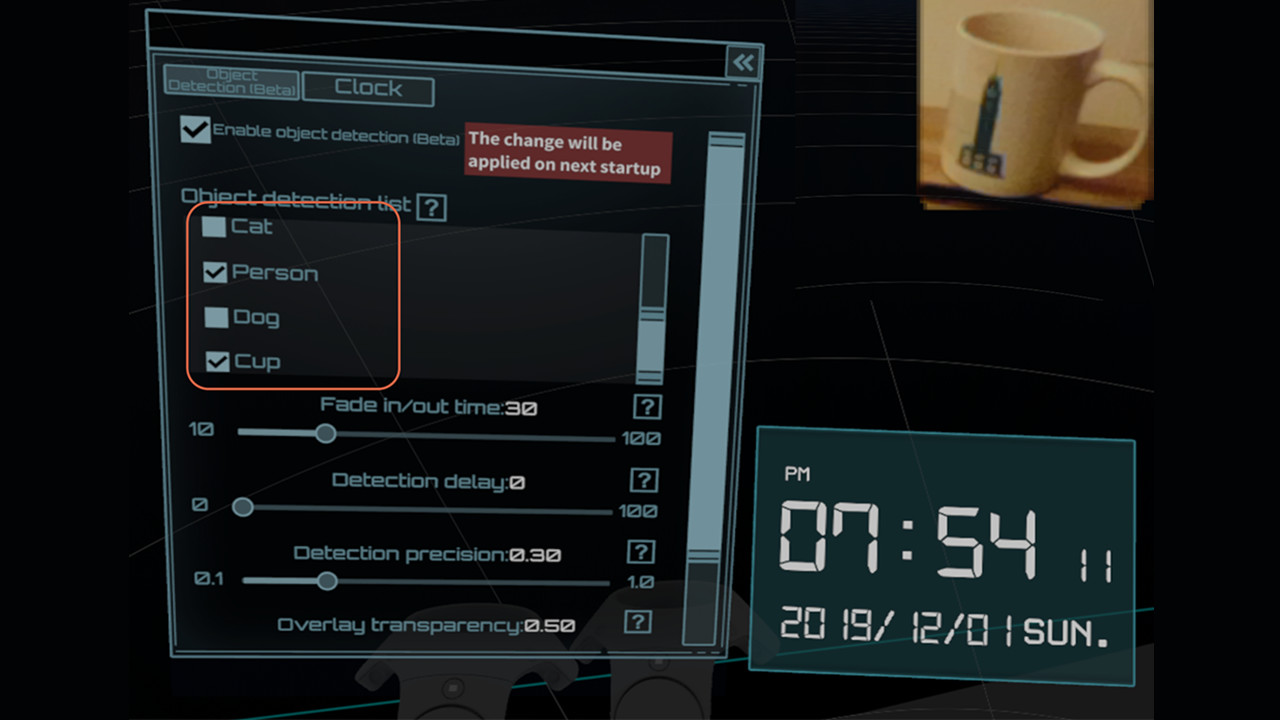Click the Fade in/out time slider handle
The image size is (1280, 720).
point(325,433)
